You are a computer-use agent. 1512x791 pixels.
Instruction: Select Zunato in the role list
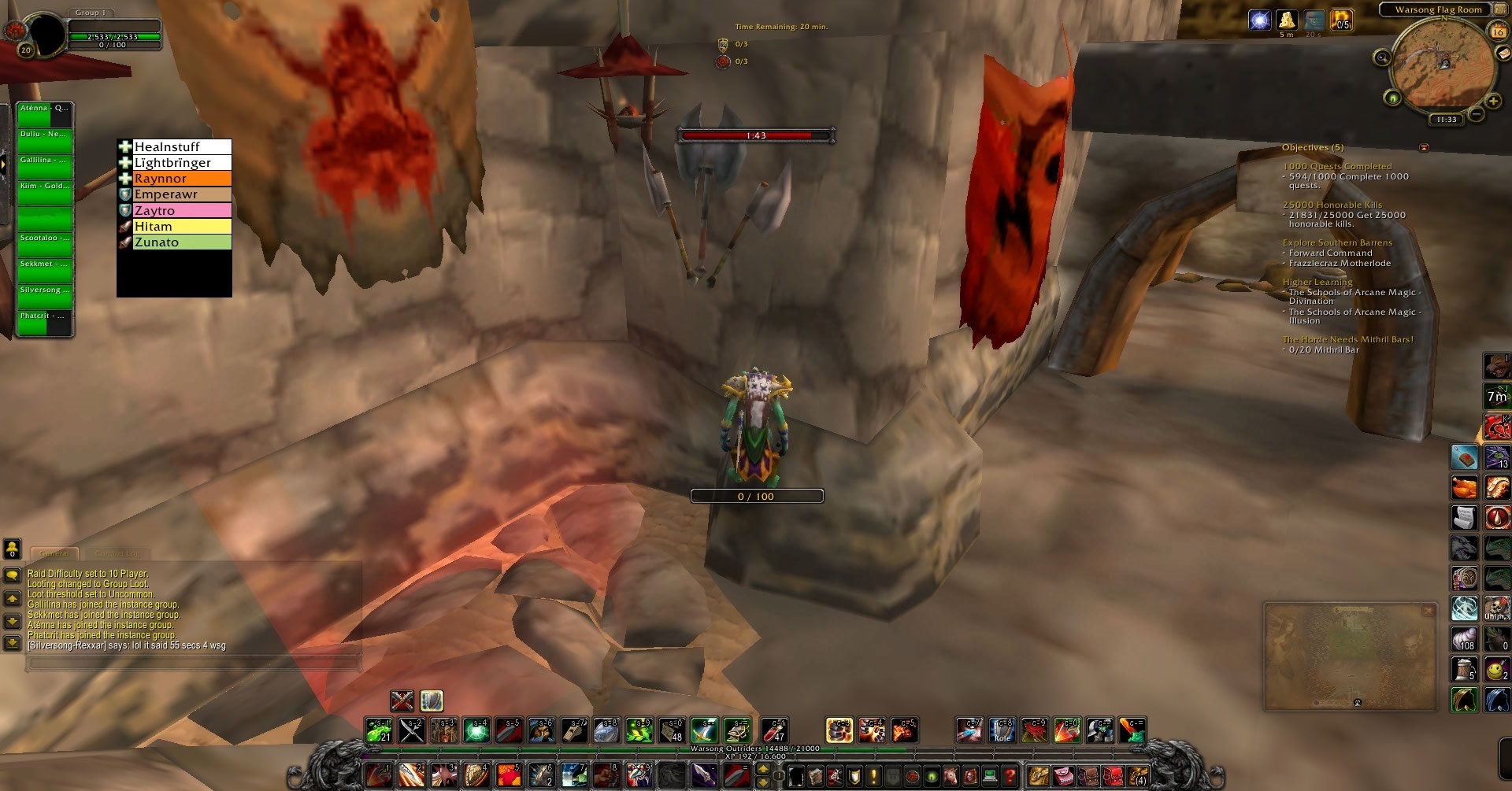(175, 242)
